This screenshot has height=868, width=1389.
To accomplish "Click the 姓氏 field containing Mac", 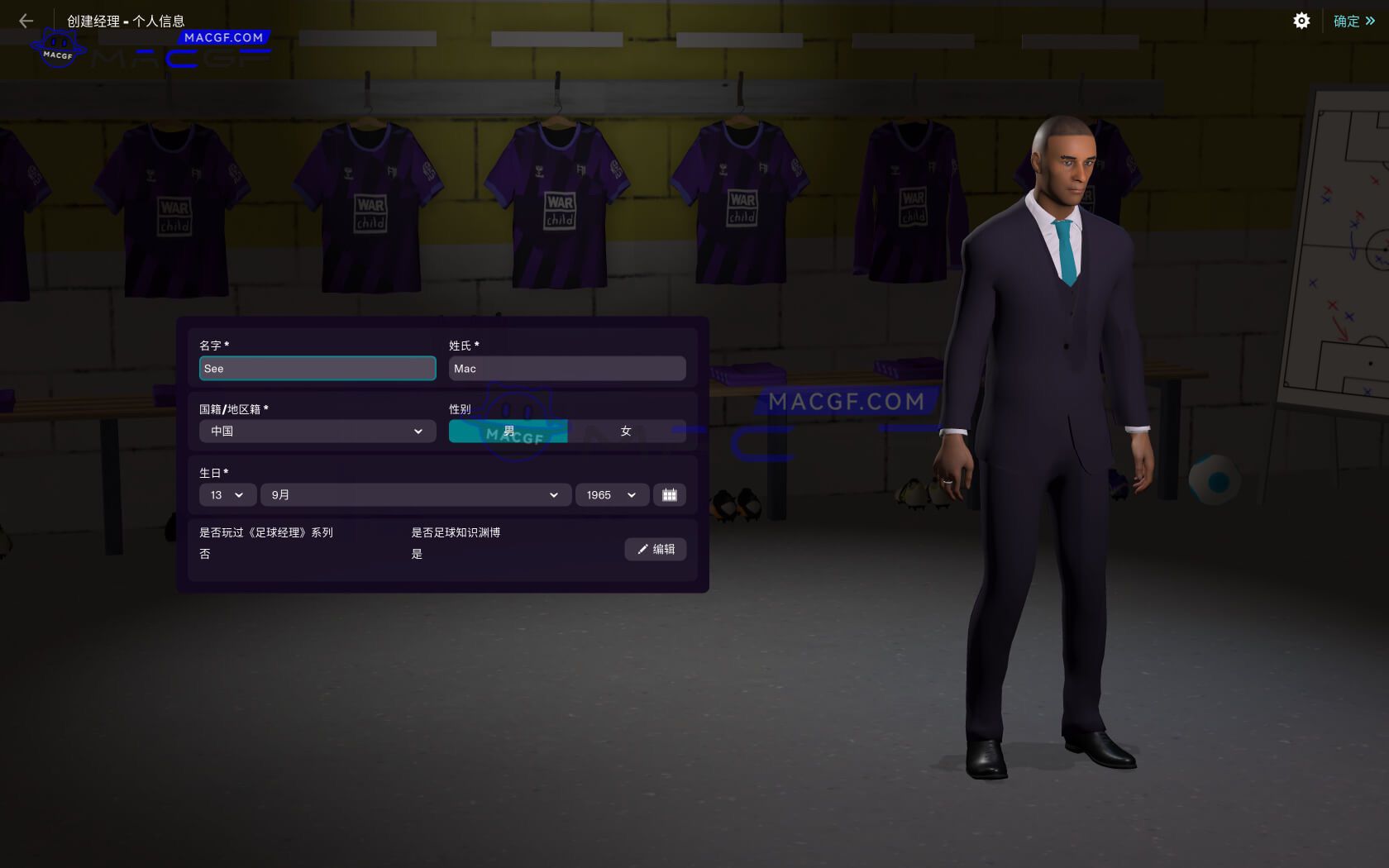I will 566,369.
